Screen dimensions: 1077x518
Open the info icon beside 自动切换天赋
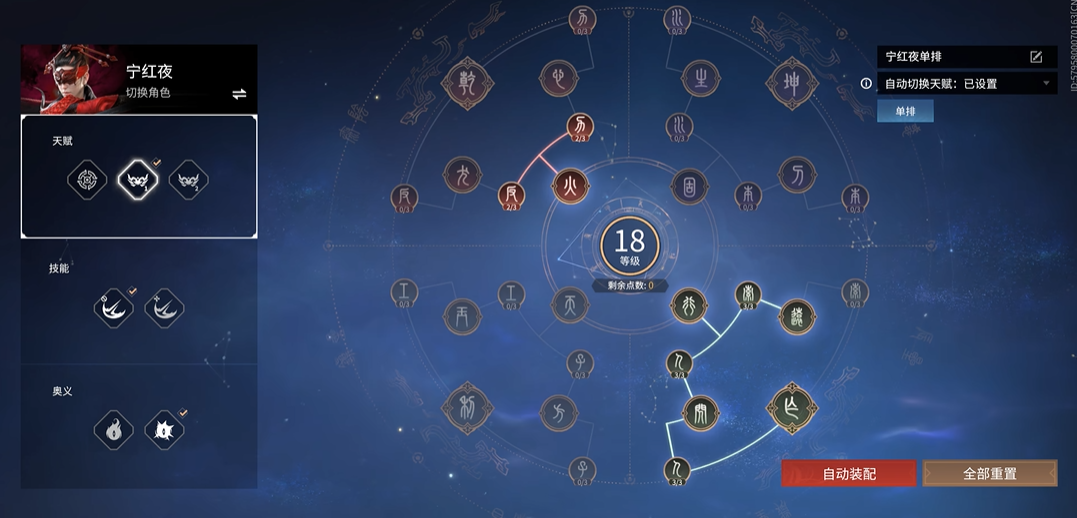tap(866, 84)
